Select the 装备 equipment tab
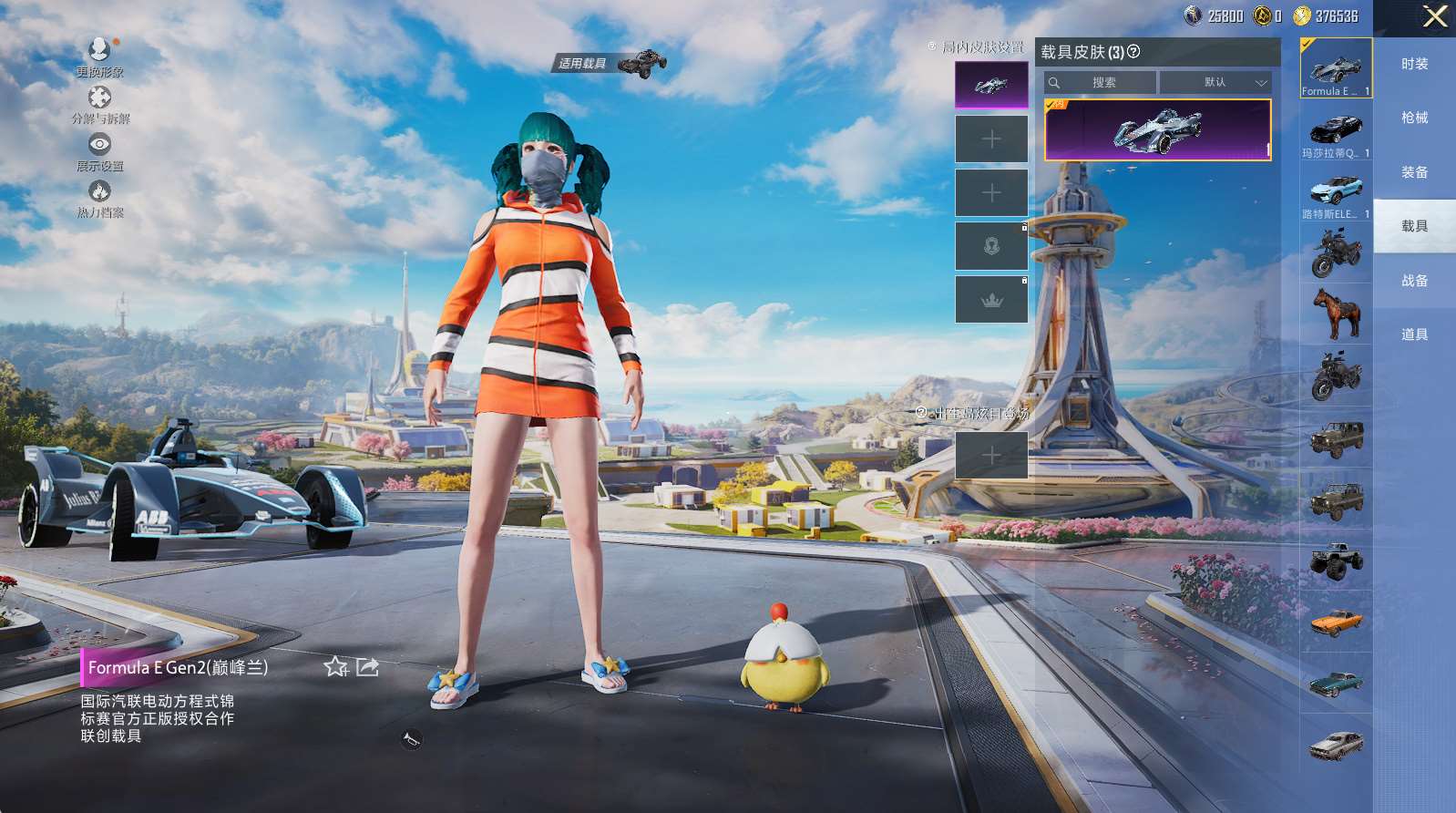 click(1414, 172)
